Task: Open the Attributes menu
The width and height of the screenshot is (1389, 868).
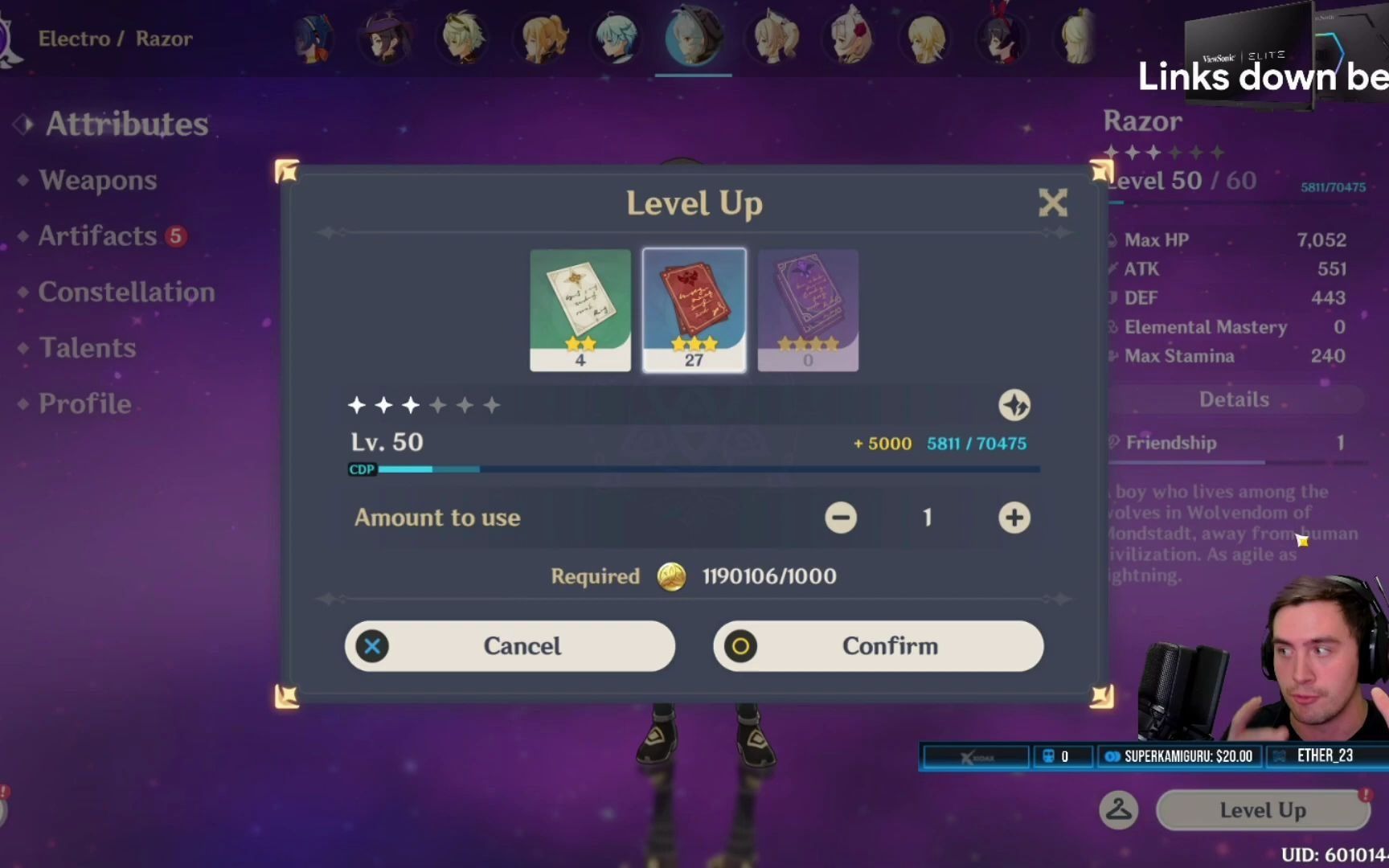Action: click(126, 124)
